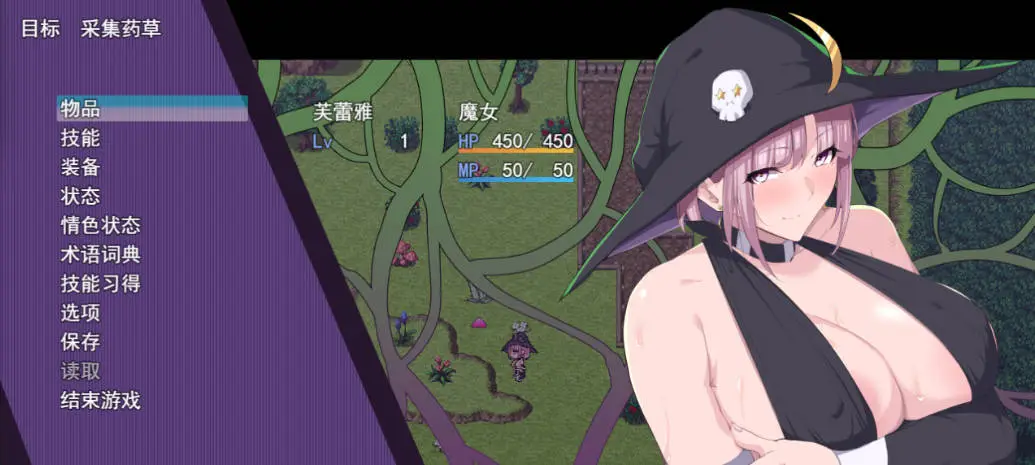Select 保存 to save the game
Viewport: 1035px width, 465px height.
80,342
